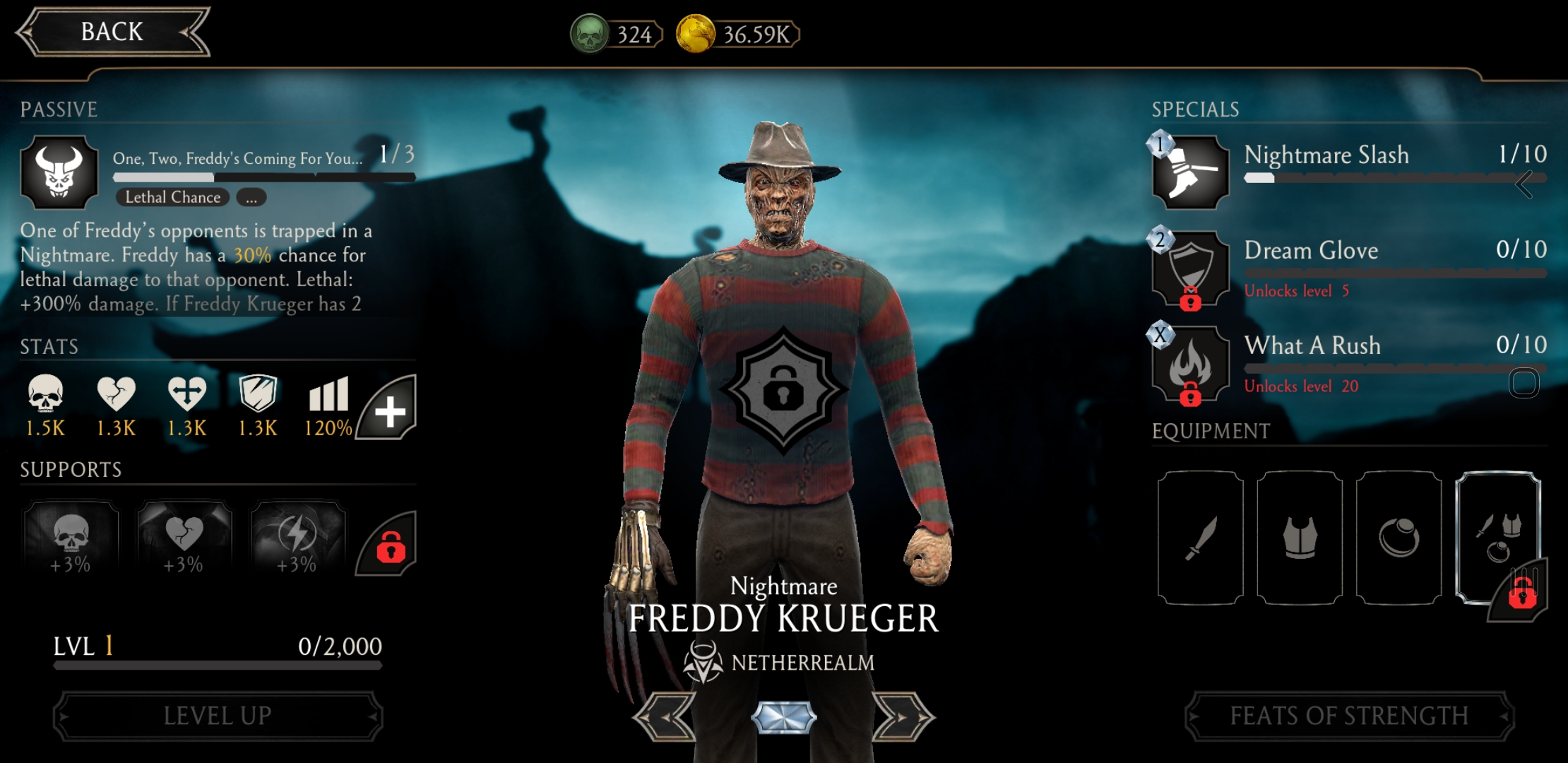Screen dimensions: 1568x763
Task: Open FEATS OF STRENGTH
Action: tap(1349, 716)
